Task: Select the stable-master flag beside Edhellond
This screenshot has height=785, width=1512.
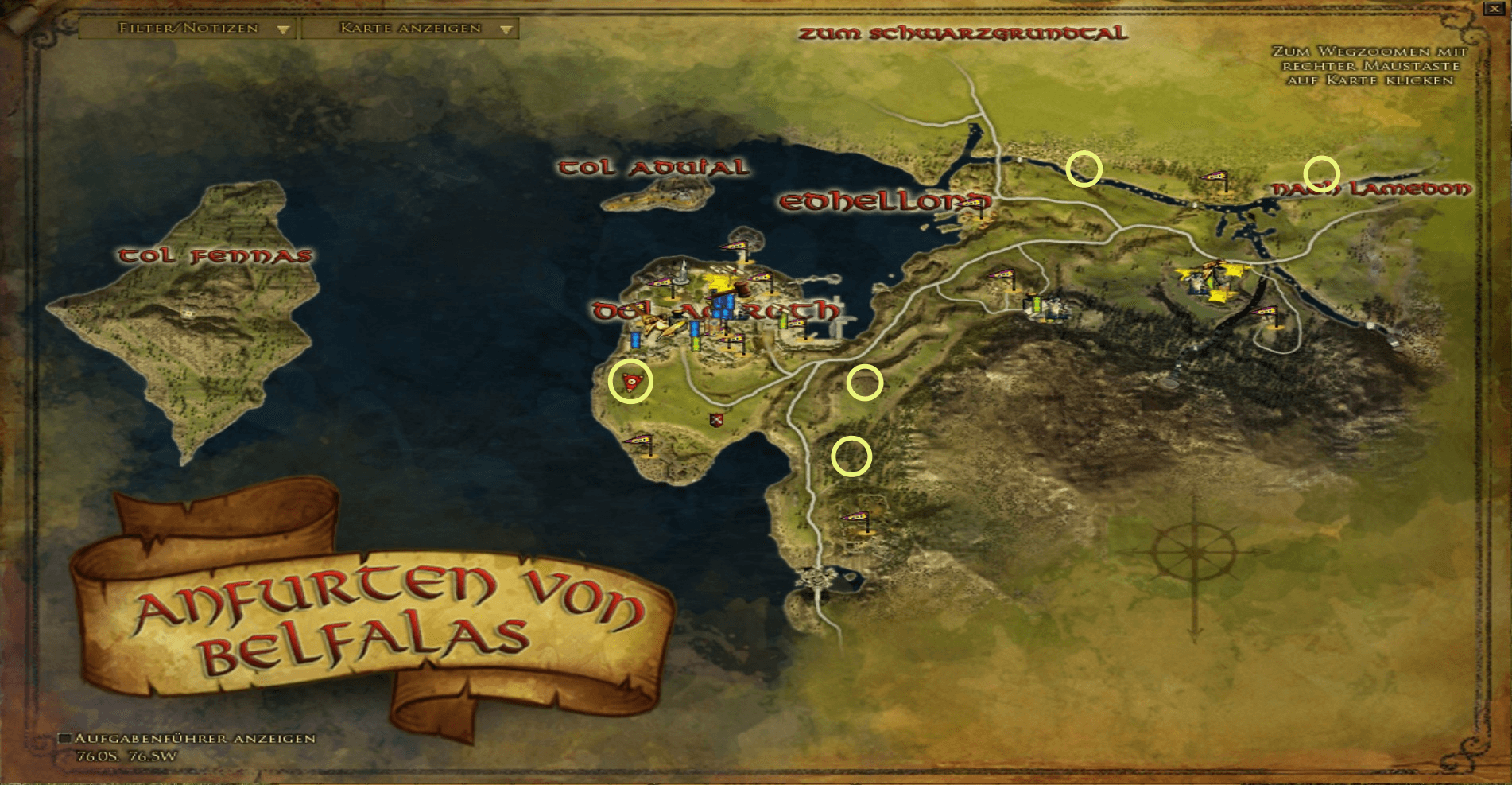Action: [x=971, y=201]
